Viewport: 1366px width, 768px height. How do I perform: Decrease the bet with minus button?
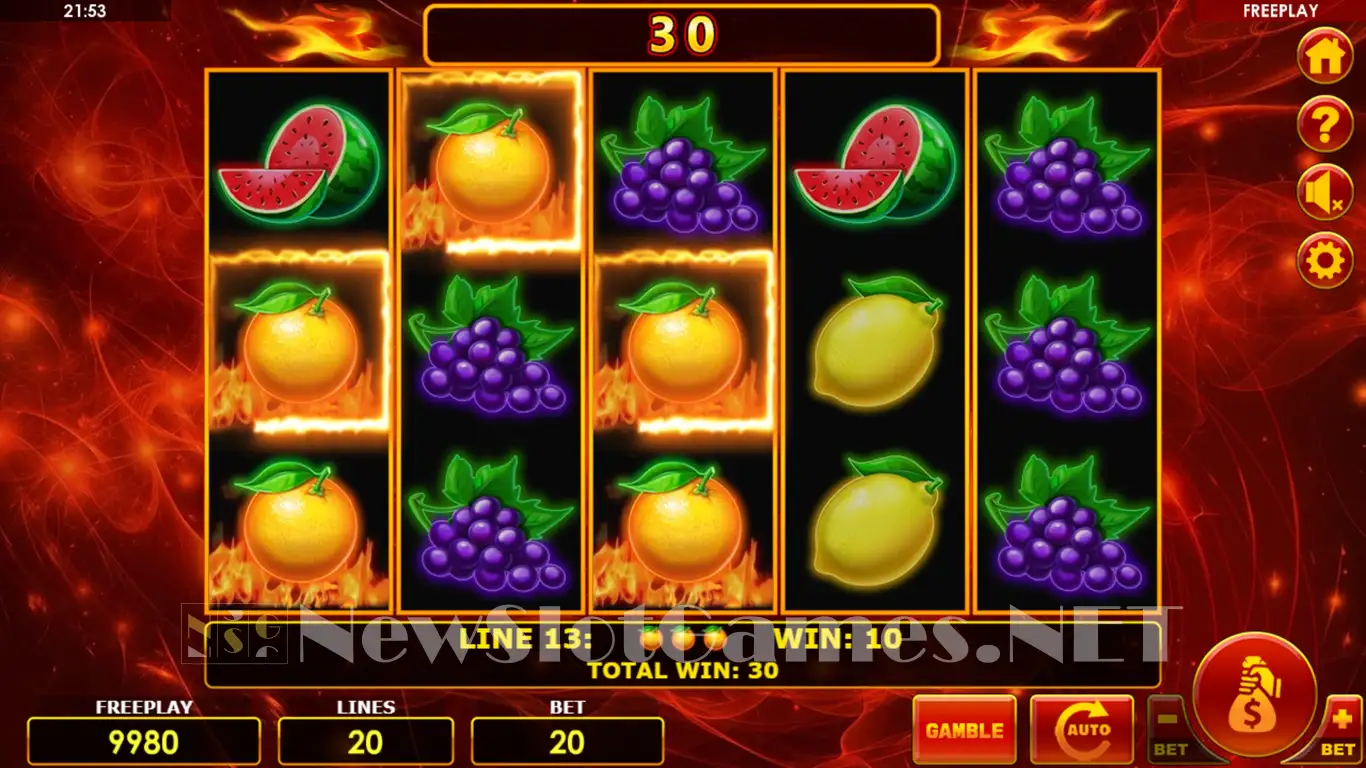1169,727
